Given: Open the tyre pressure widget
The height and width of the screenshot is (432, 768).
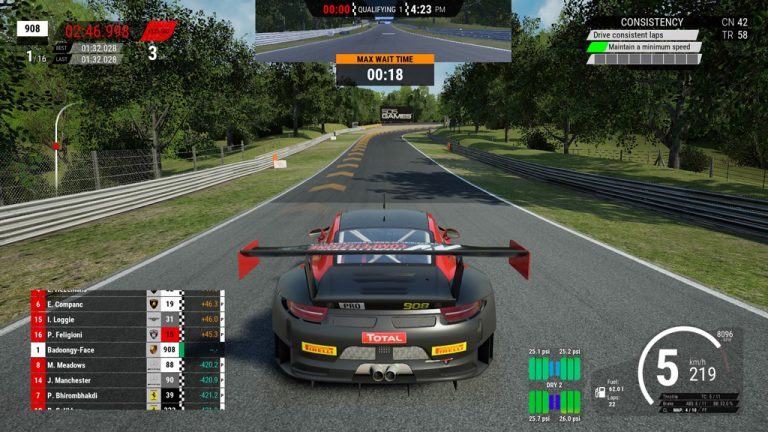Looking at the screenshot, I should tap(554, 384).
